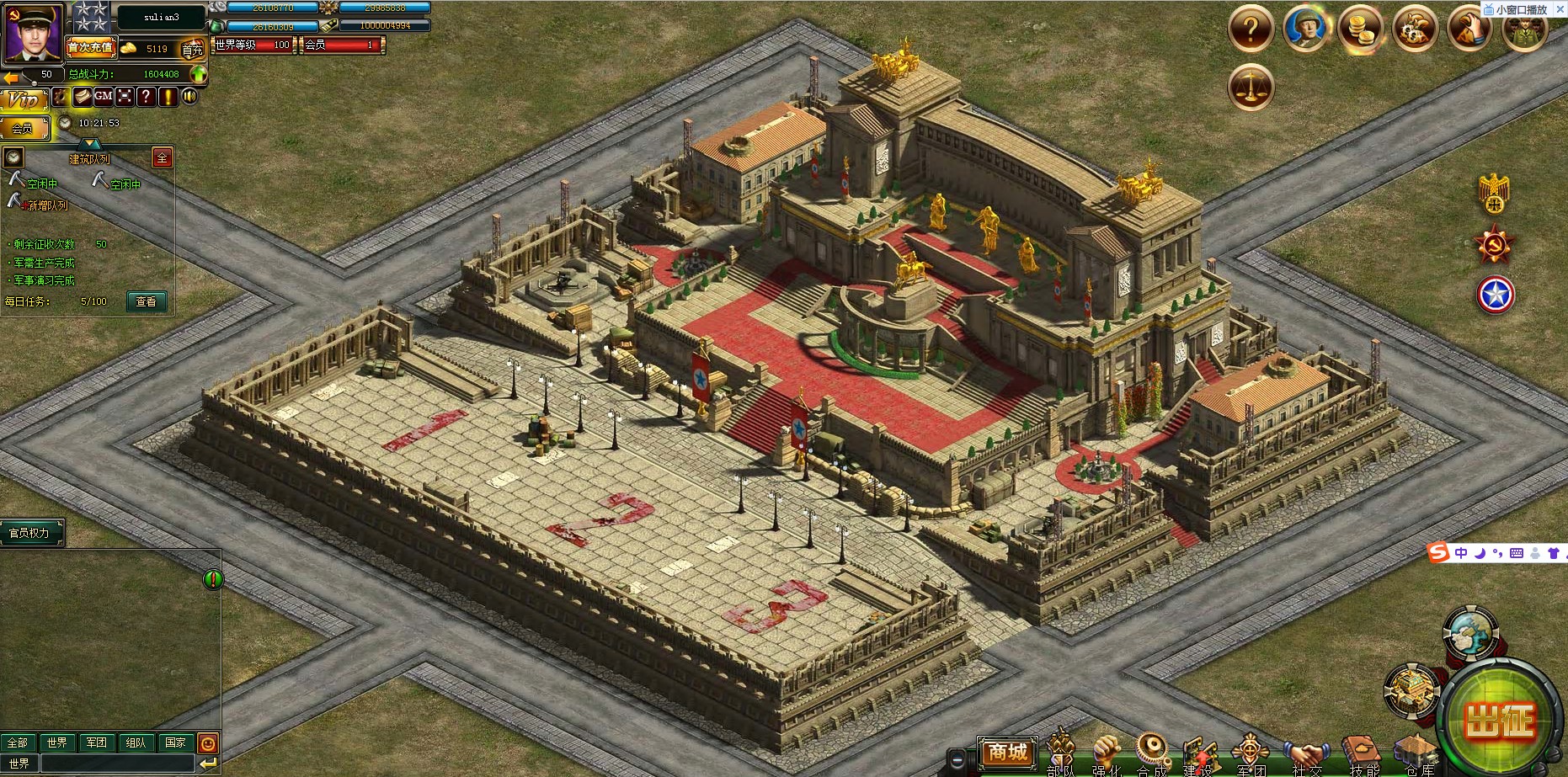Image resolution: width=1568 pixels, height=777 pixels.
Task: Select the Soviet hammer and sickle star
Action: pyautogui.click(x=1495, y=245)
